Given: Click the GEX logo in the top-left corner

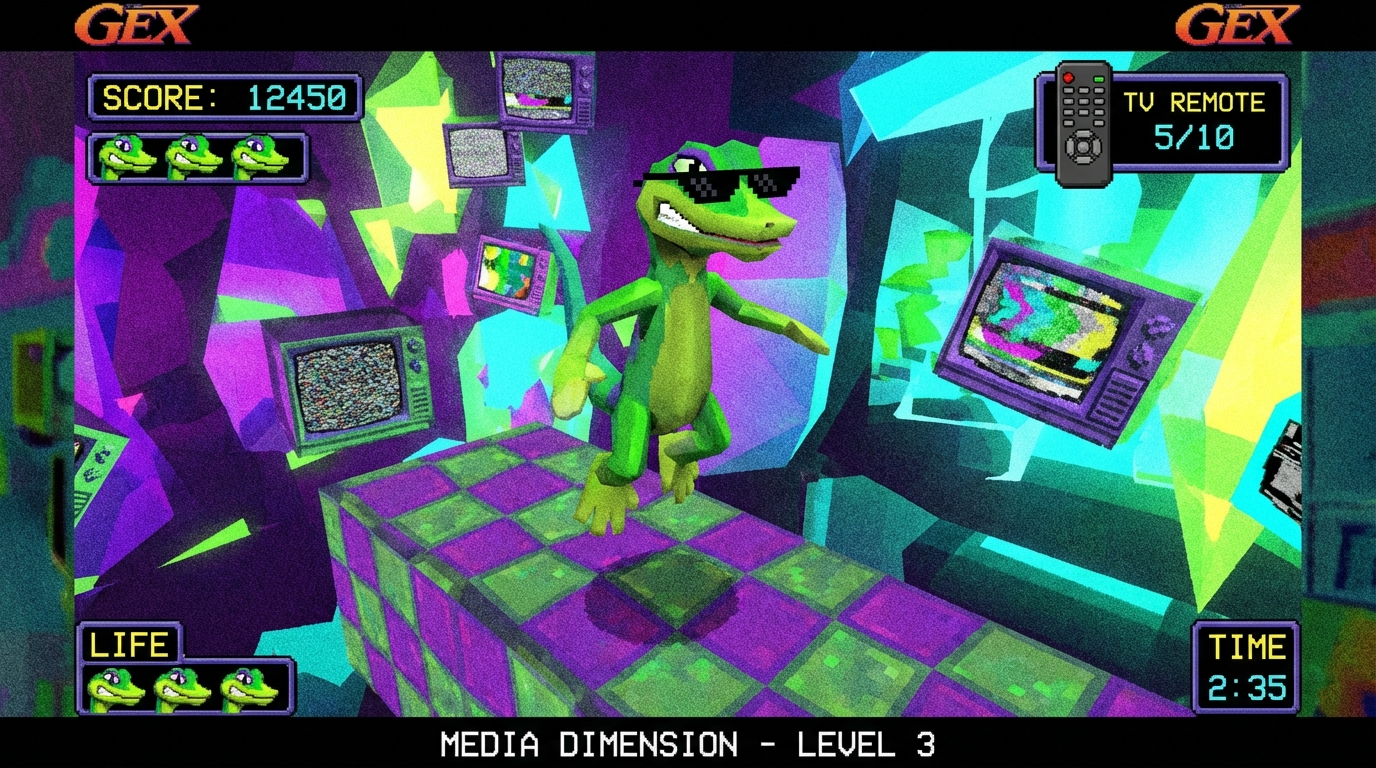Looking at the screenshot, I should [137, 25].
